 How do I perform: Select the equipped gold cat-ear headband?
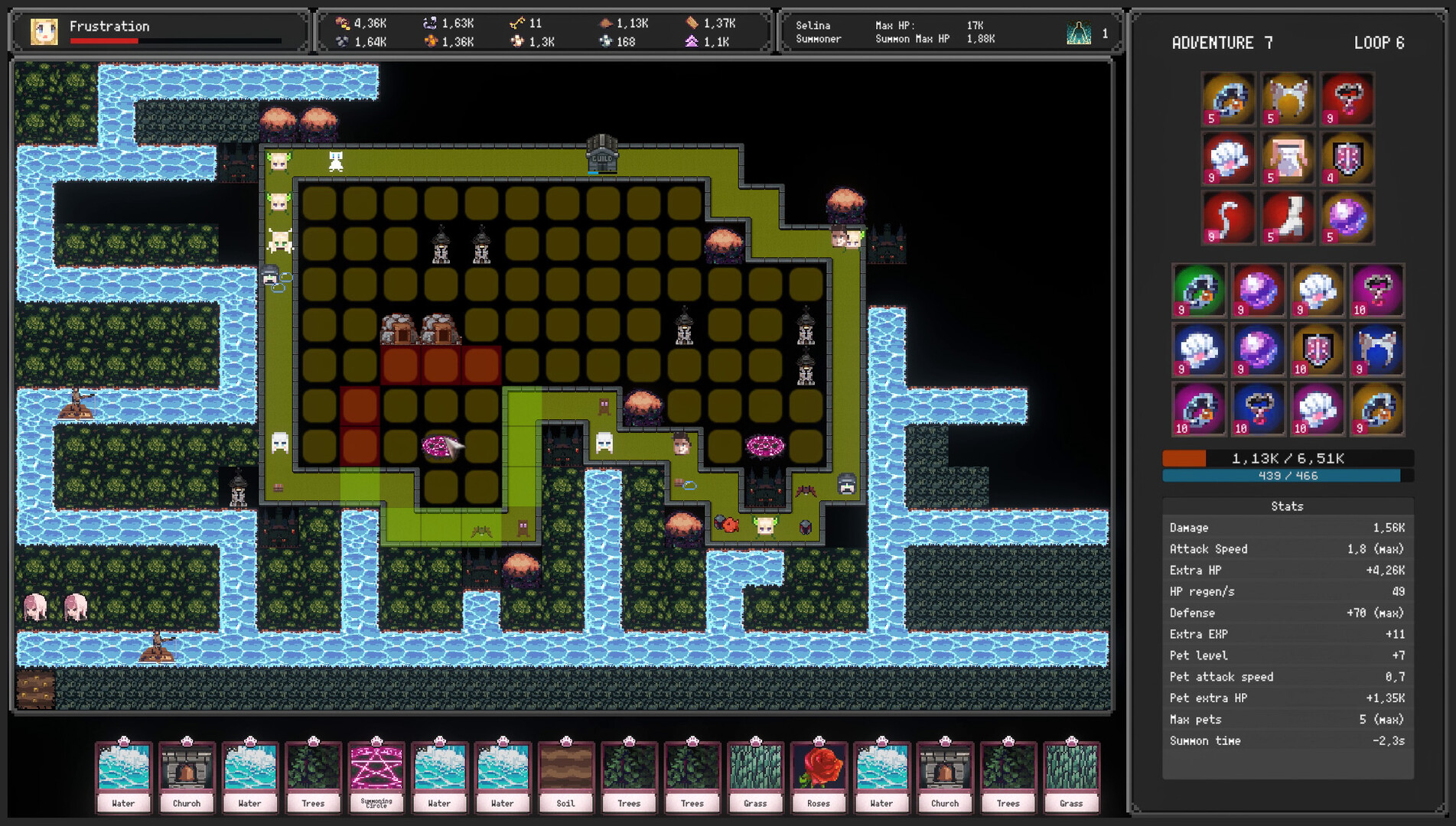click(x=1288, y=99)
